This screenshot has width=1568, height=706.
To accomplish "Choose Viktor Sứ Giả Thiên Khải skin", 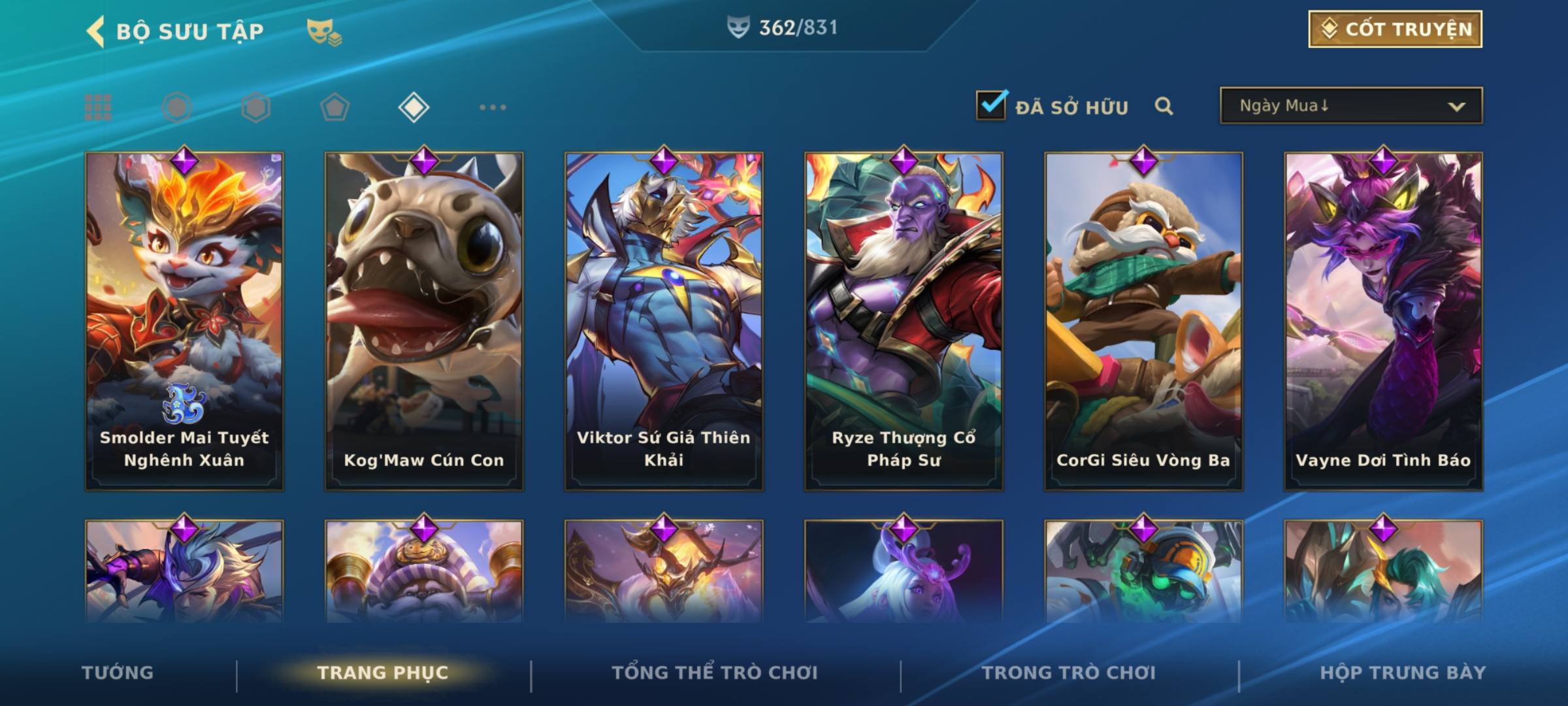I will pos(664,320).
